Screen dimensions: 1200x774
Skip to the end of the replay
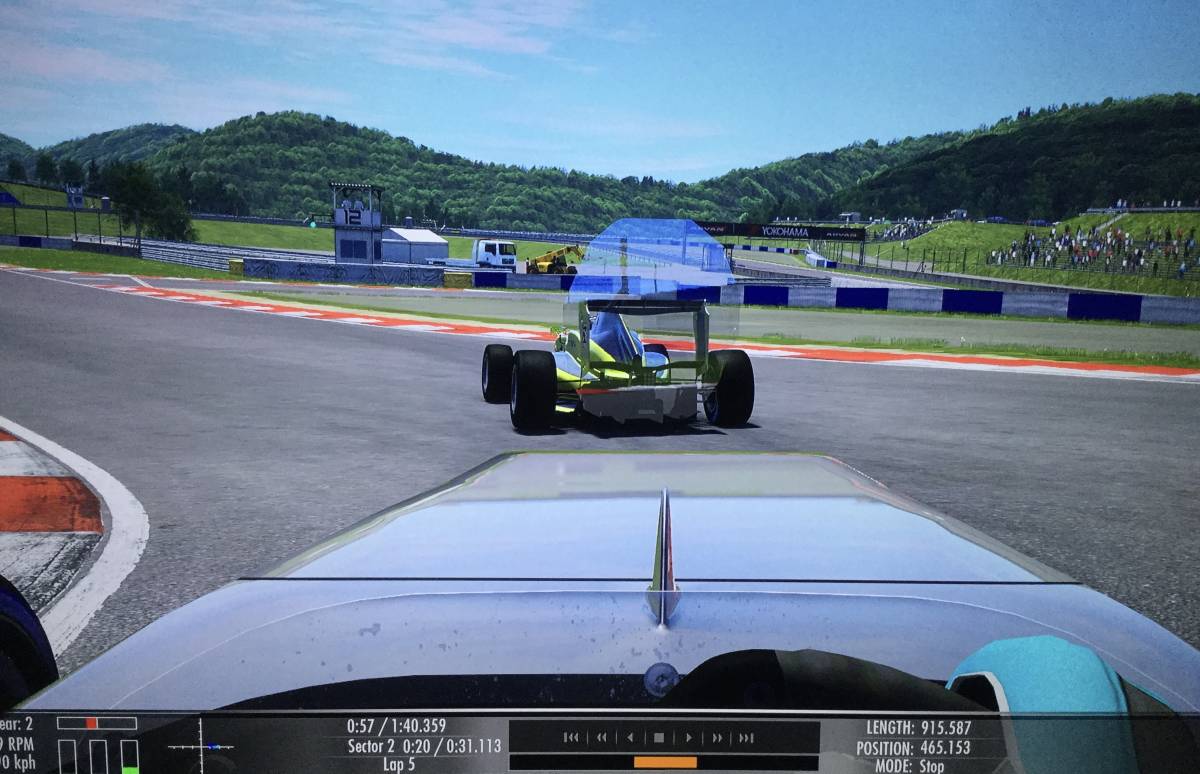pyautogui.click(x=746, y=738)
